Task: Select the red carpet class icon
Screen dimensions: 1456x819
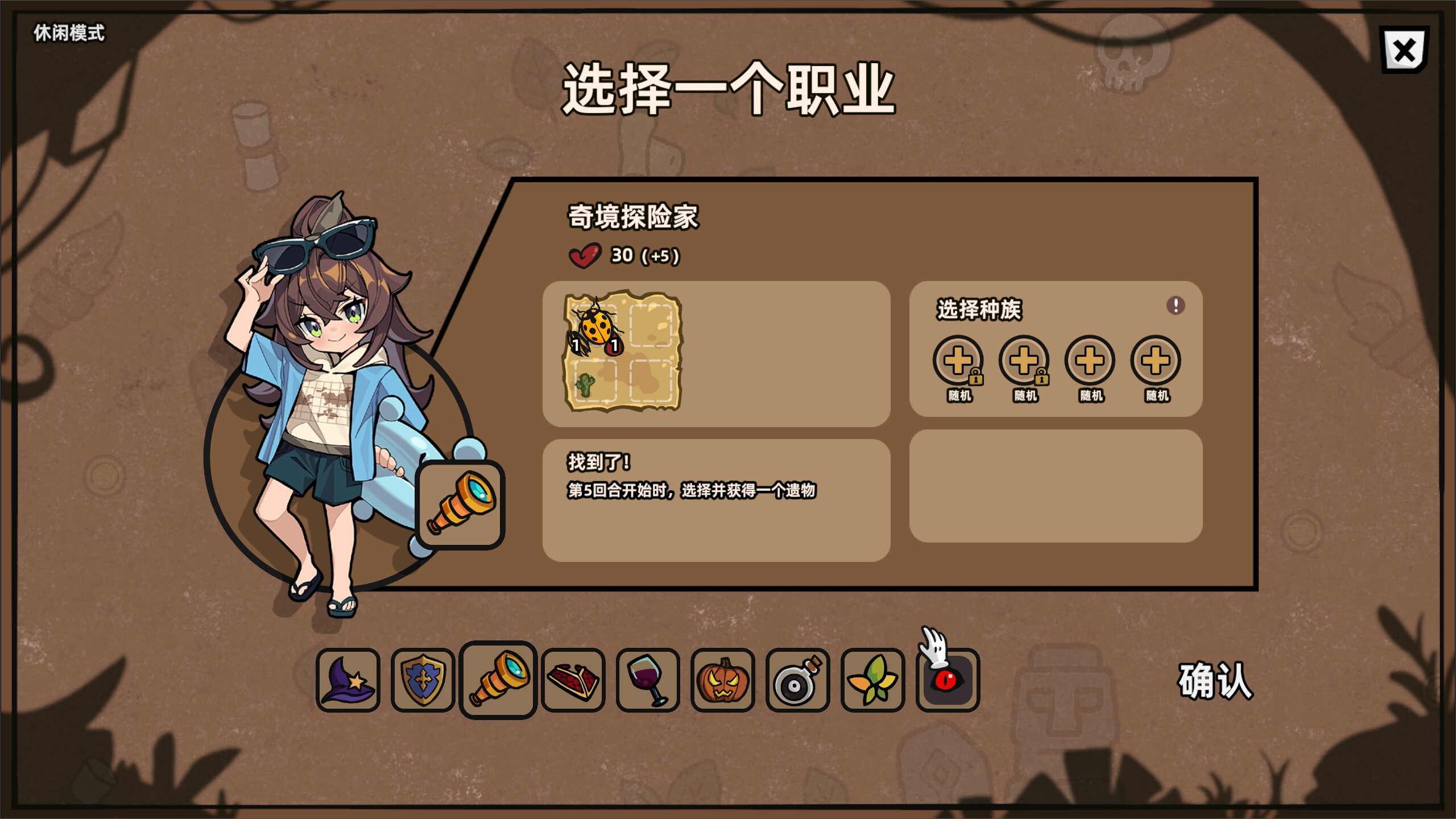Action: [x=572, y=680]
